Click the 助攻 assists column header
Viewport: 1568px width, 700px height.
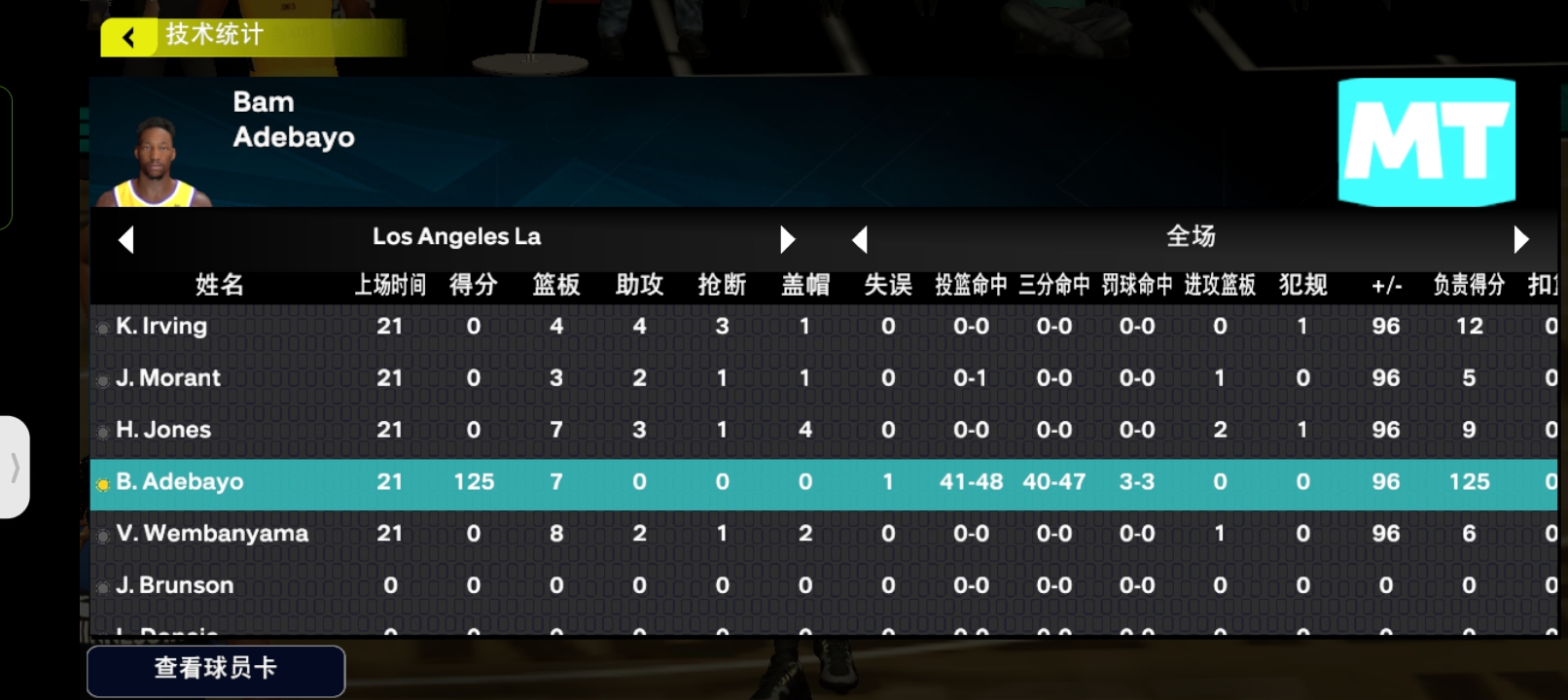click(639, 285)
